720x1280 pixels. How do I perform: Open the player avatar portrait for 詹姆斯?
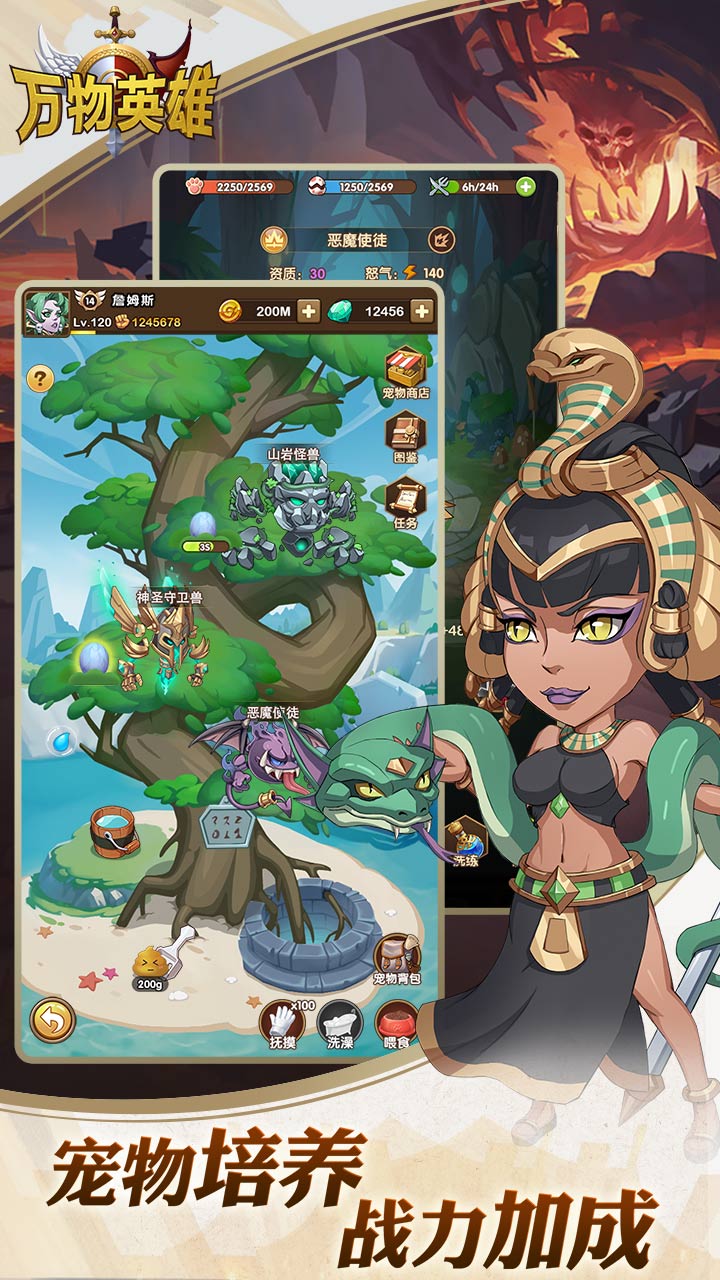point(46,312)
